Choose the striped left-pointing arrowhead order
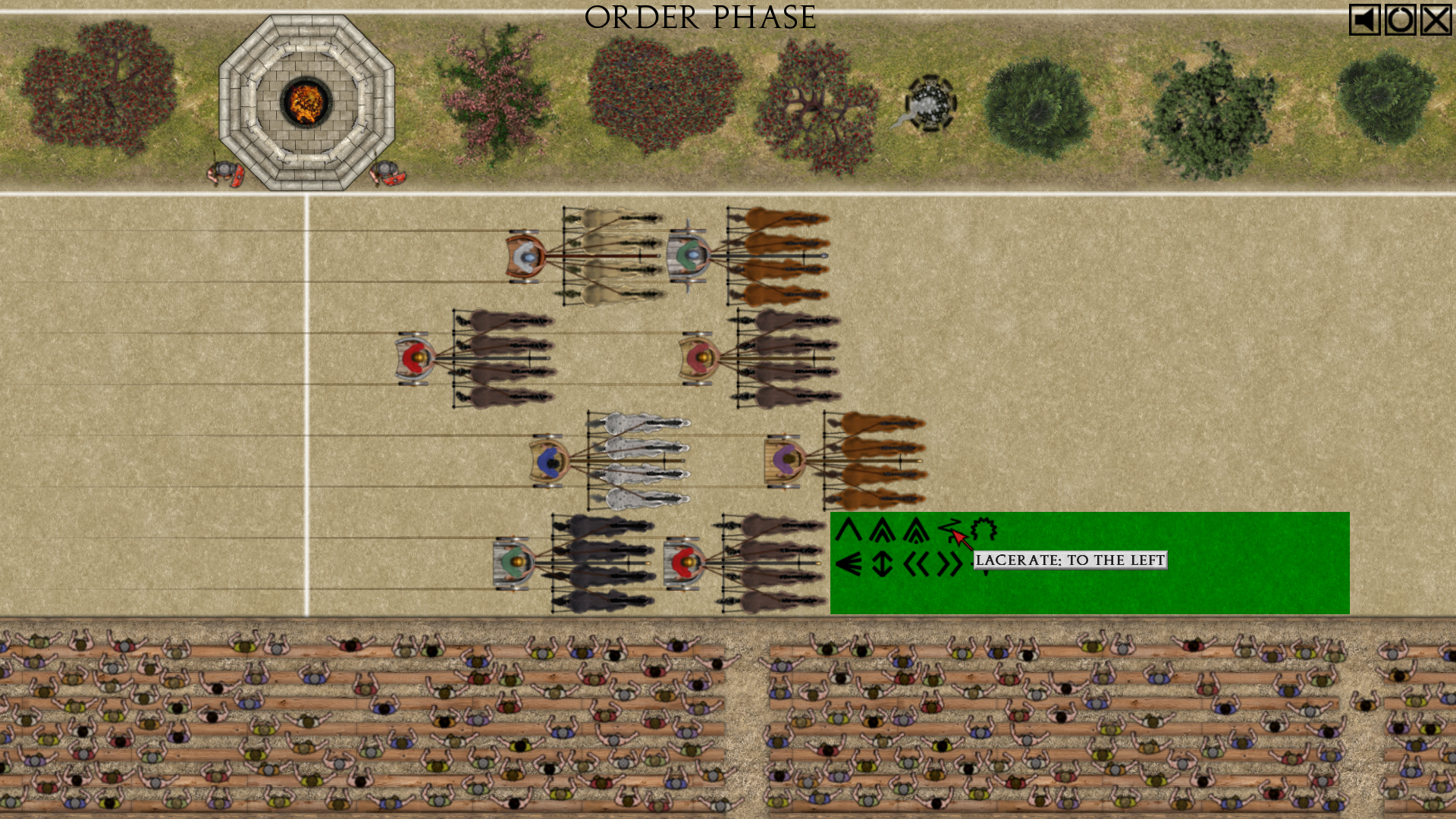The width and height of the screenshot is (1456, 819). point(849,564)
